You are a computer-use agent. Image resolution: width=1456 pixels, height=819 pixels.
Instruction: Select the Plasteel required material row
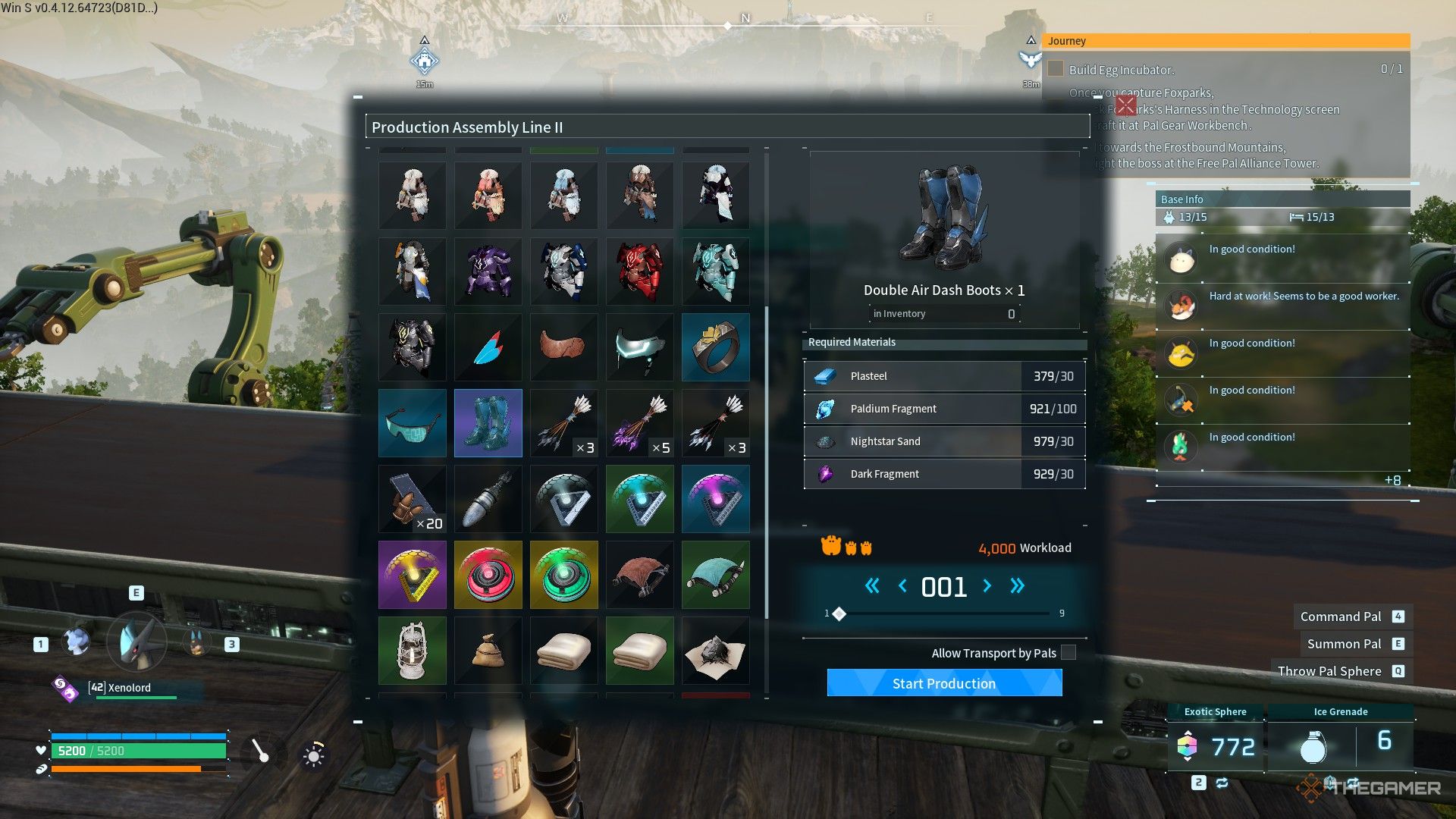click(944, 376)
